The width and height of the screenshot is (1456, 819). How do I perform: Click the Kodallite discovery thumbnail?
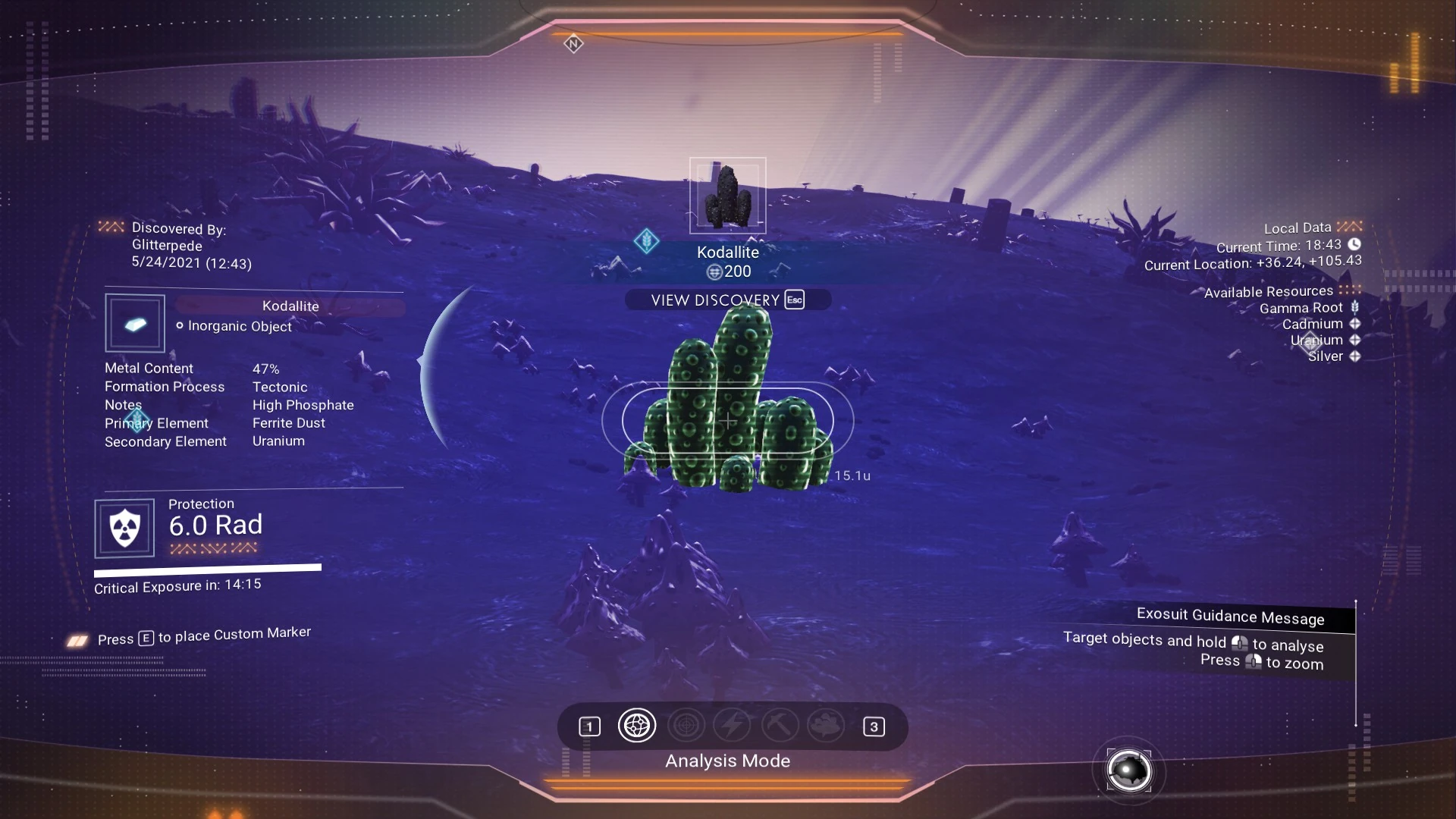click(727, 196)
